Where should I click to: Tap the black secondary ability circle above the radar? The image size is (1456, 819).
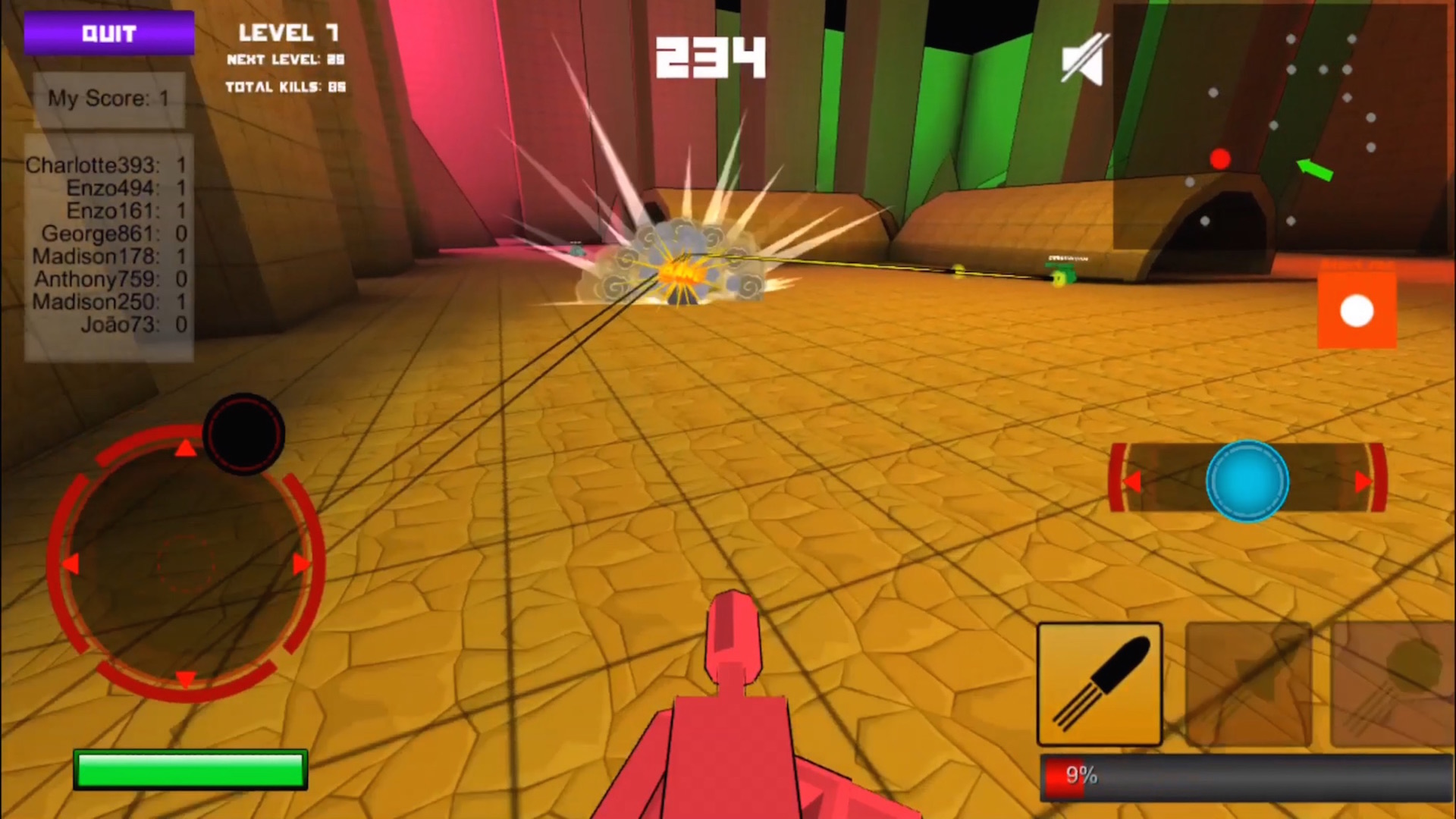(243, 432)
